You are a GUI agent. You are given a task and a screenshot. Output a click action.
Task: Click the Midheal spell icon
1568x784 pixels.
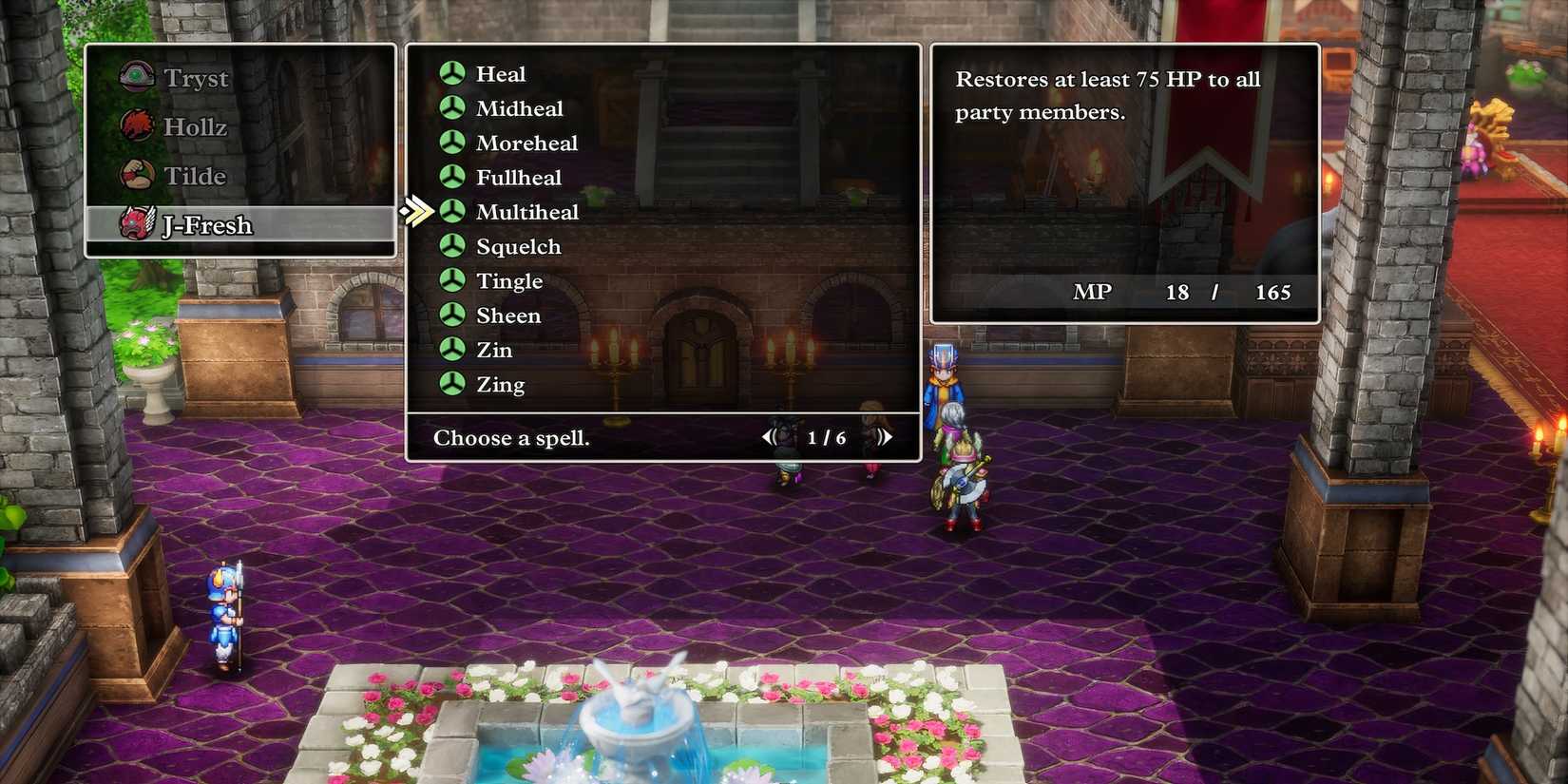[x=450, y=108]
